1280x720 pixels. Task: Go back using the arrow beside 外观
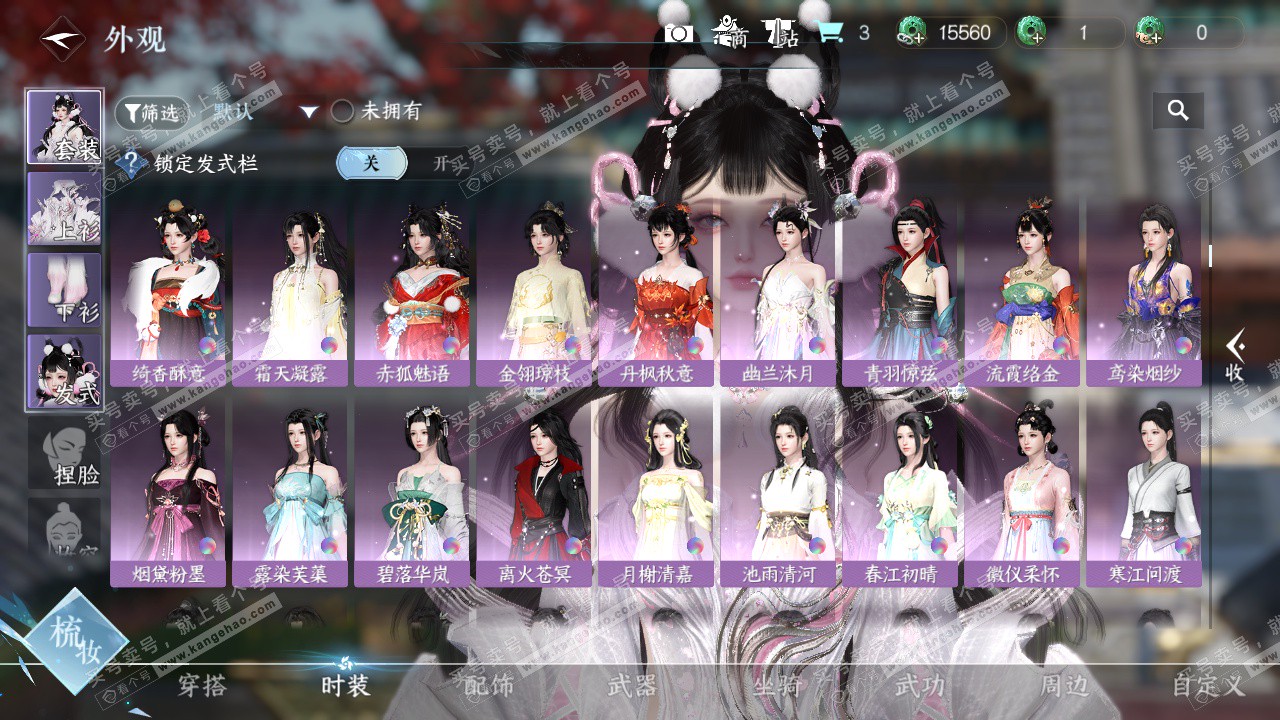tap(61, 40)
